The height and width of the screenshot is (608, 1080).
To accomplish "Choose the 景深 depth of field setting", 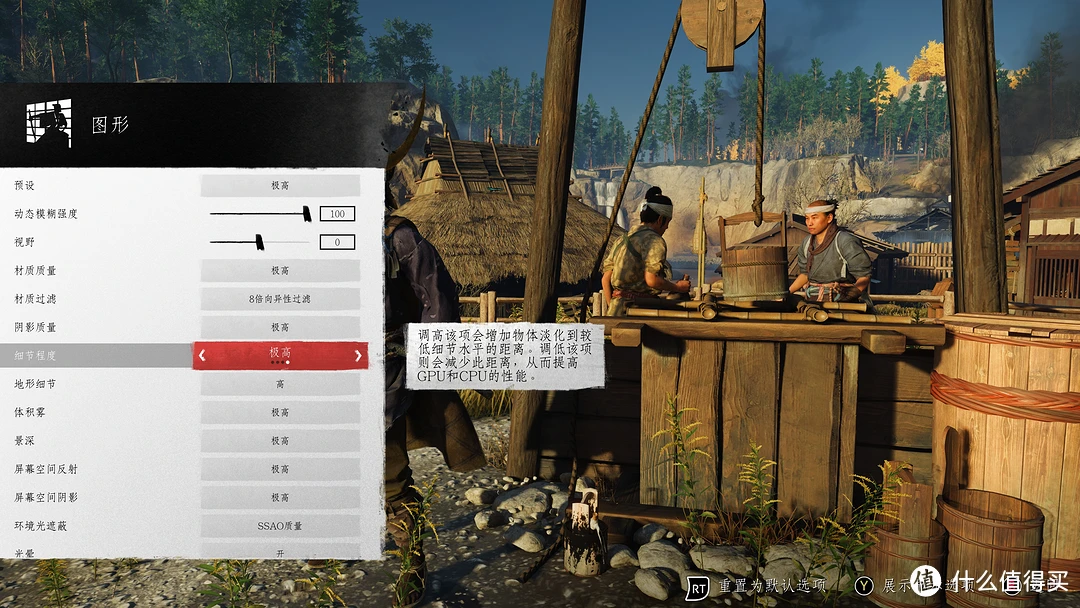I will point(280,441).
